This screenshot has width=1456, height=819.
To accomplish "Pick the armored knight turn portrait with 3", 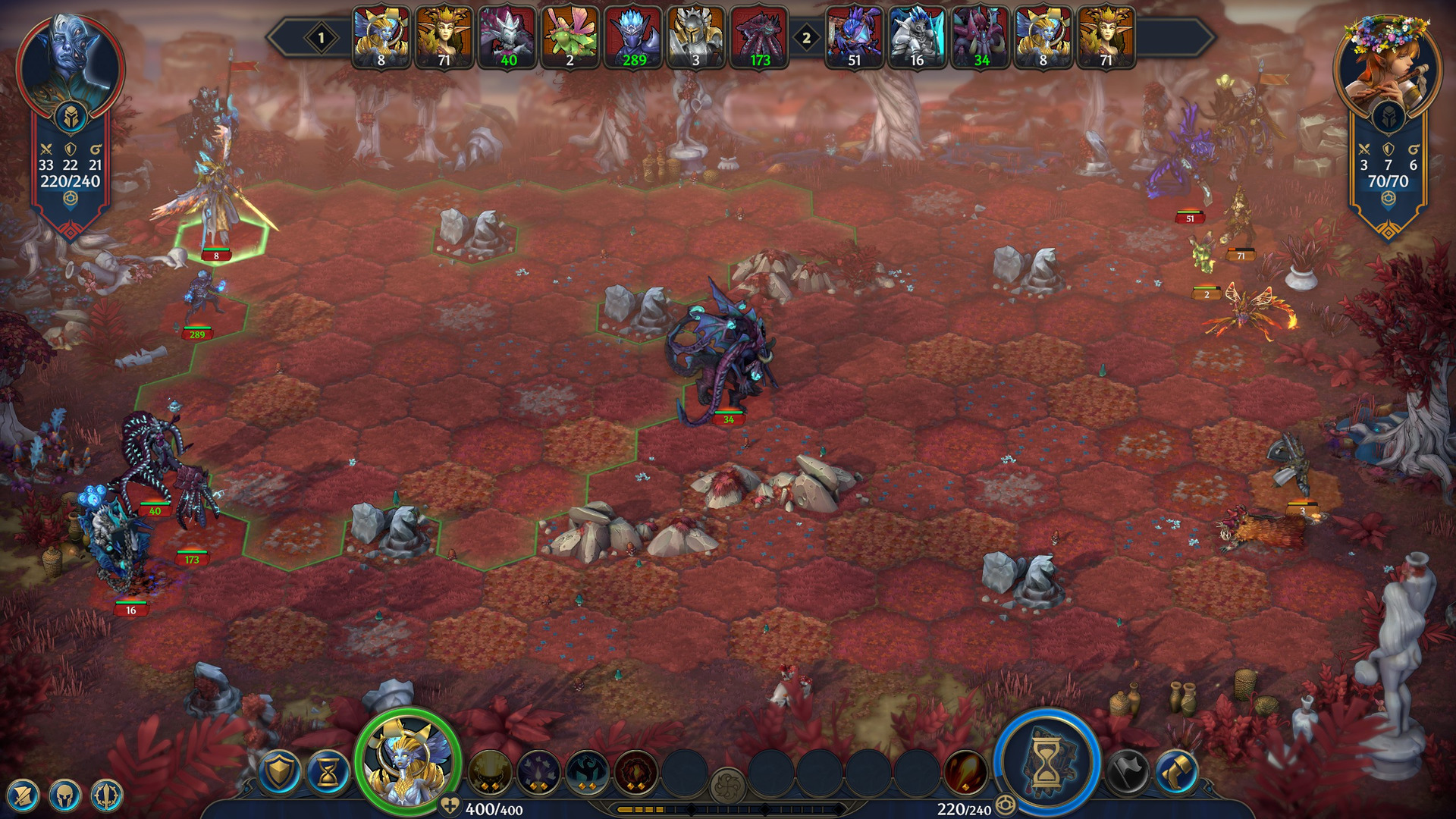I will (x=696, y=38).
